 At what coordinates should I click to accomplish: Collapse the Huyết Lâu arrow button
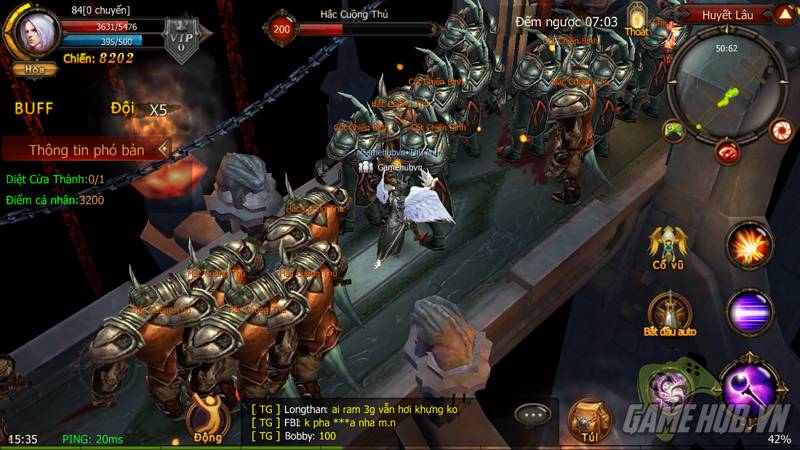point(784,15)
